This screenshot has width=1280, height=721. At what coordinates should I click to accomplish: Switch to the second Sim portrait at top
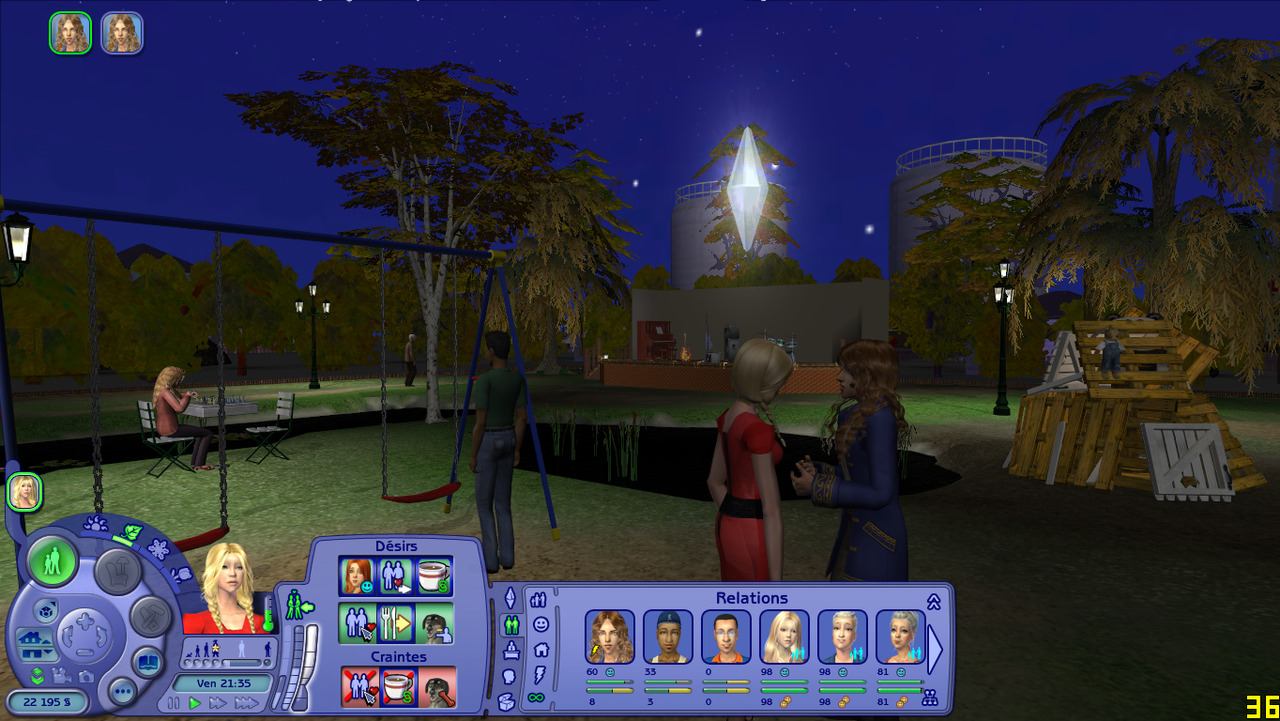coord(122,33)
